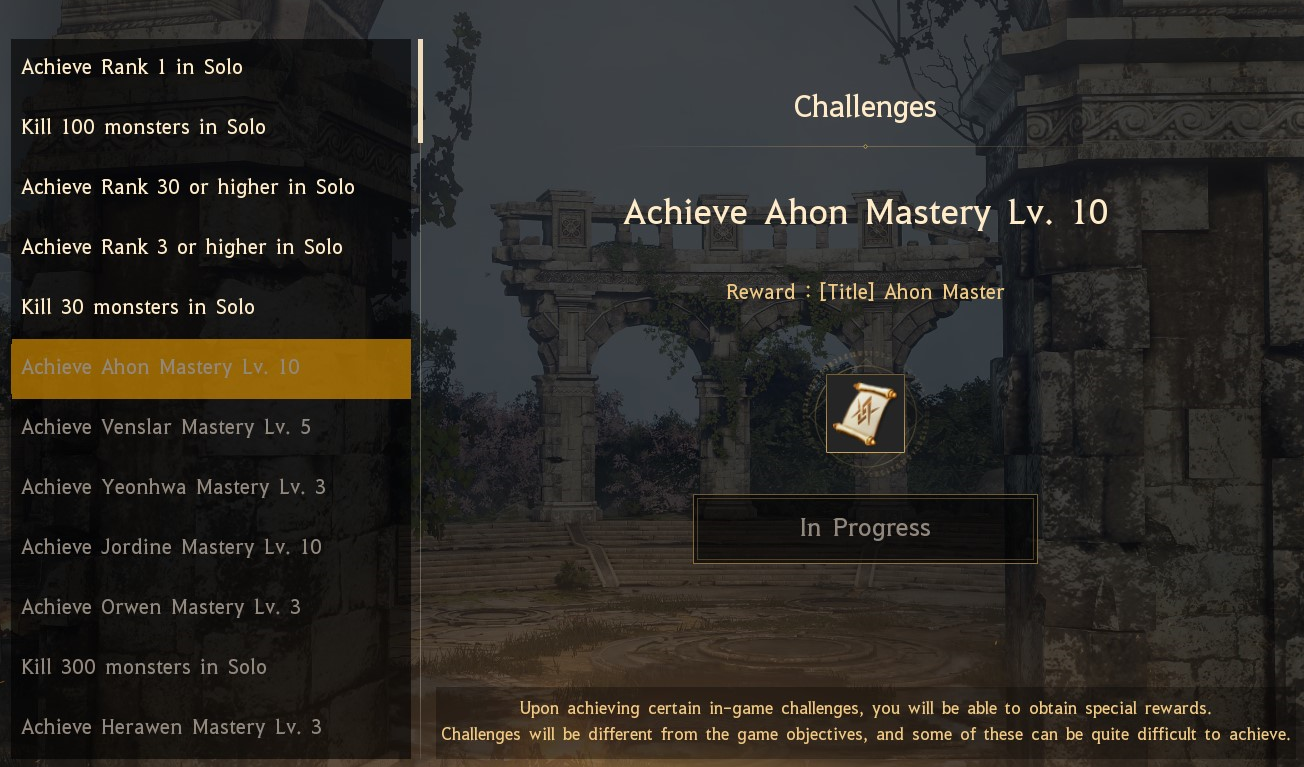Image resolution: width=1304 pixels, height=767 pixels.
Task: Choose Kill 100 monsters in Solo
Action: point(210,128)
